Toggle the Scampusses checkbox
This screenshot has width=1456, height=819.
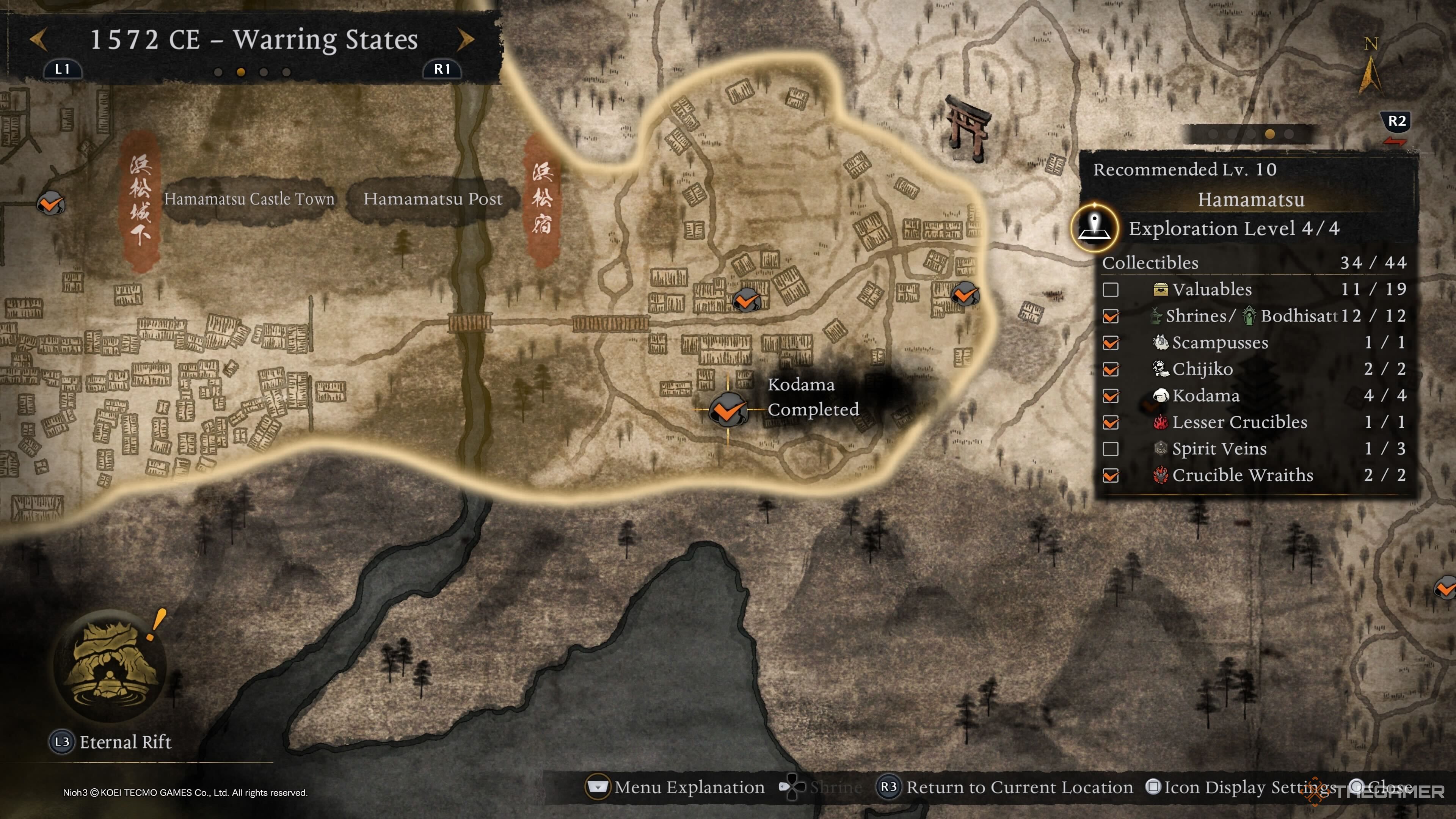point(1111,342)
